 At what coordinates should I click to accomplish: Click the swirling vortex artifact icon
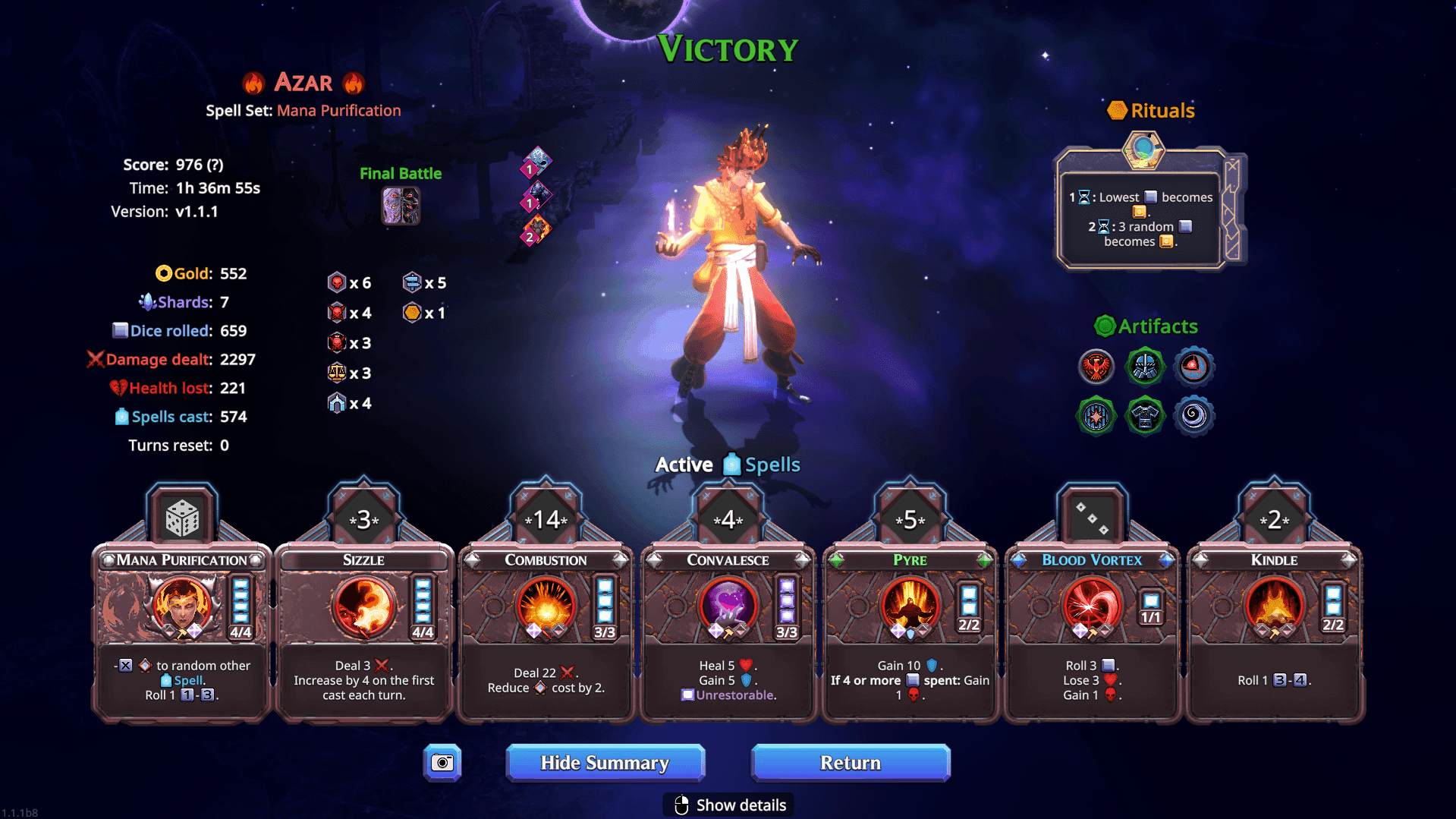pos(1193,416)
